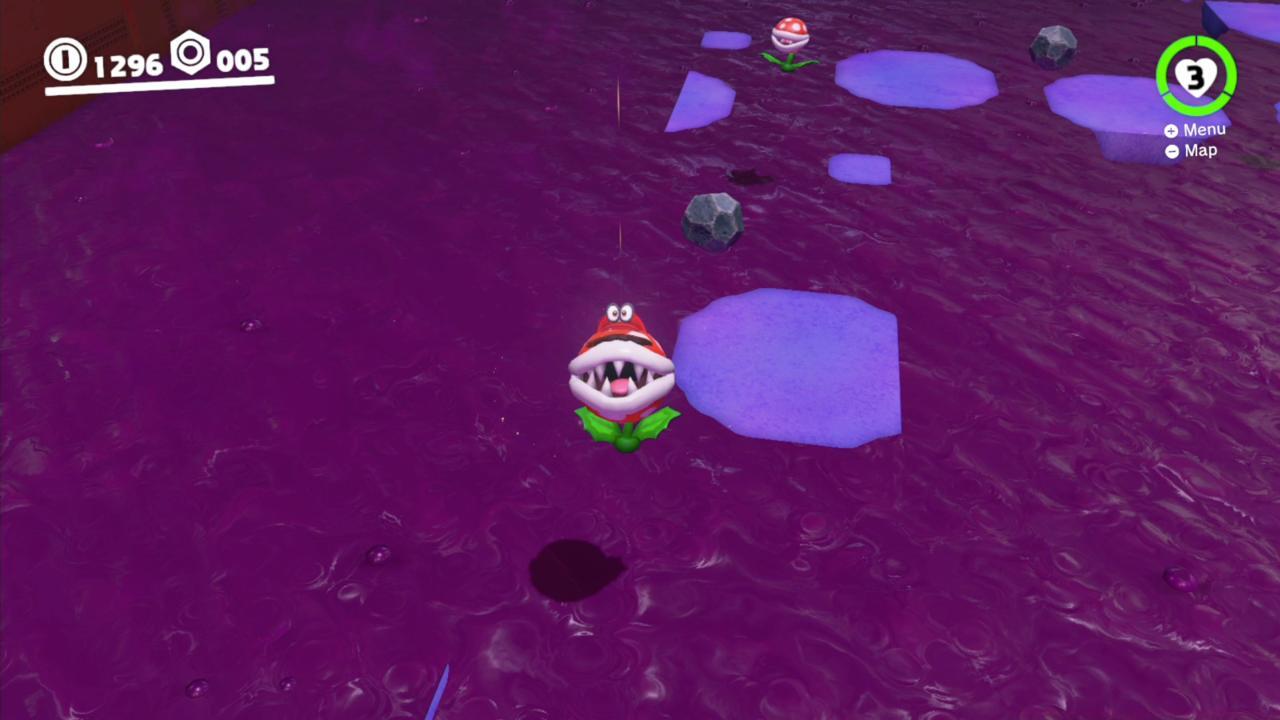Select the coin total reading 1296
The width and height of the screenshot is (1280, 720).
pos(127,62)
